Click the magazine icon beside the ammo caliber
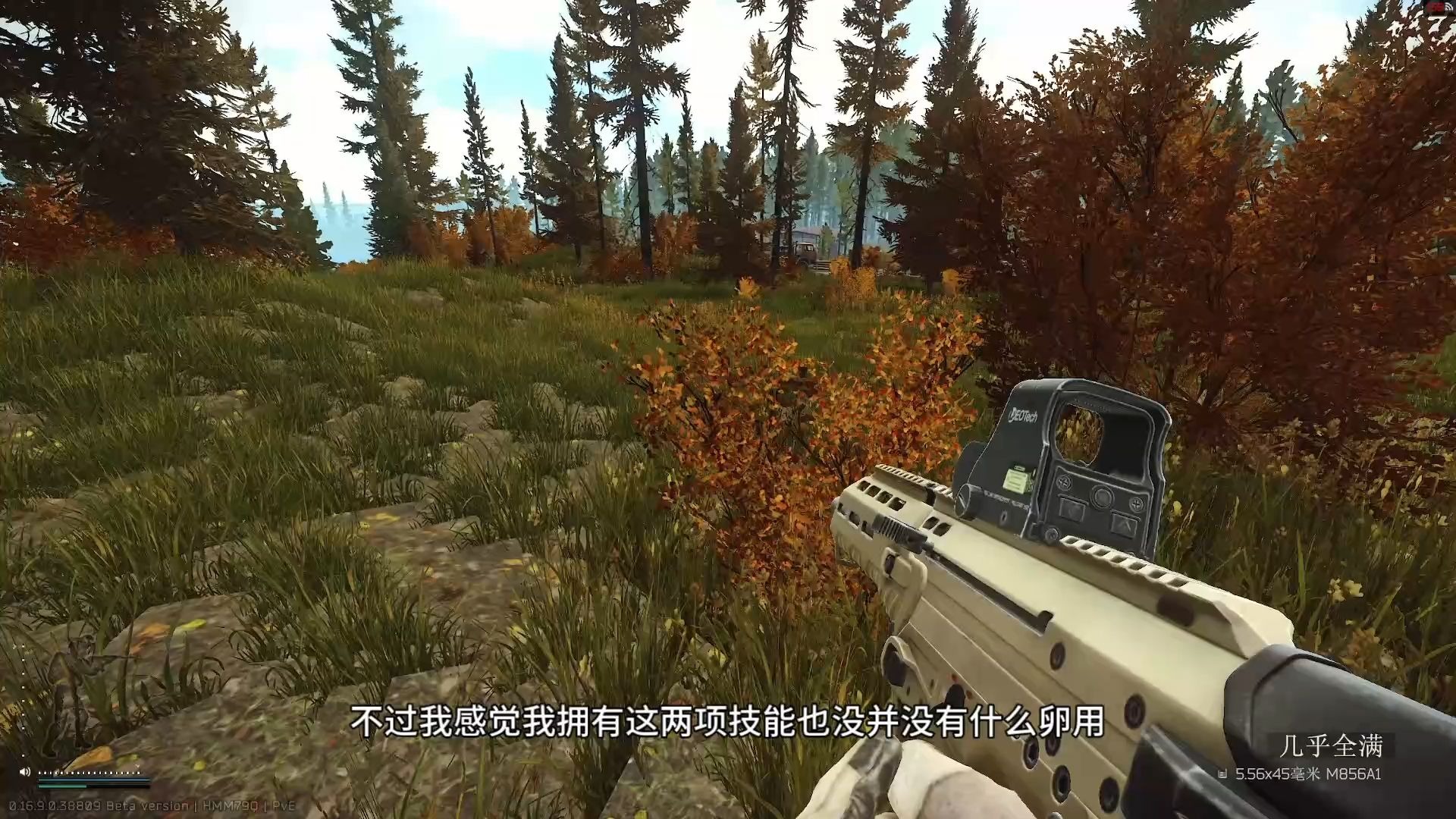This screenshot has height=819, width=1456. pyautogui.click(x=1223, y=773)
